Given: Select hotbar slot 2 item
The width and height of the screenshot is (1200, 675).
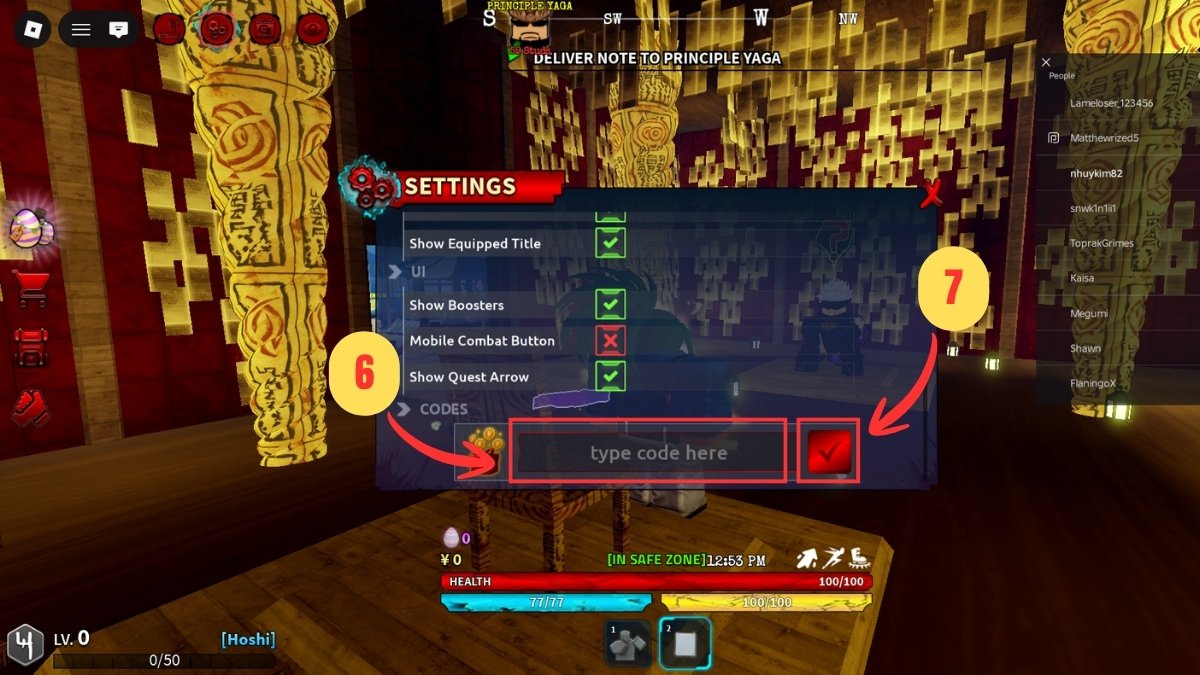Looking at the screenshot, I should [685, 642].
